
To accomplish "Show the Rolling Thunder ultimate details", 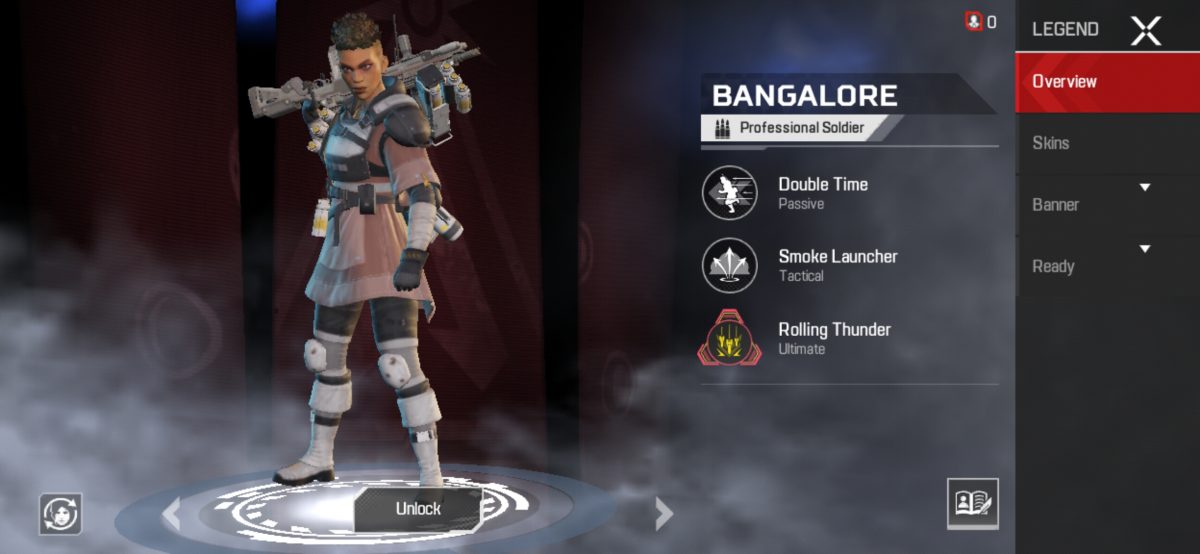I will click(x=730, y=338).
